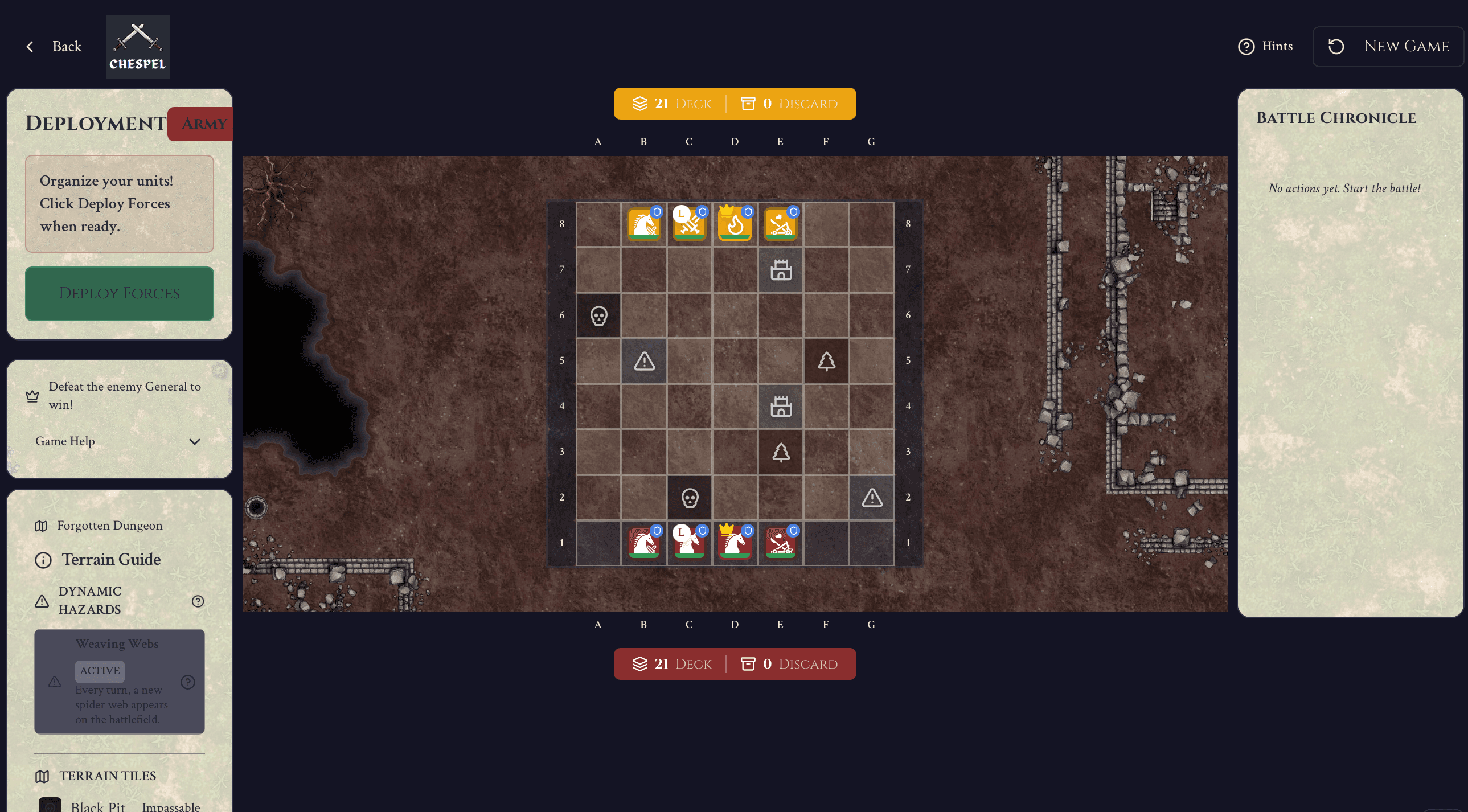
Task: Select the gold flame General piece on C8
Action: 735,224
